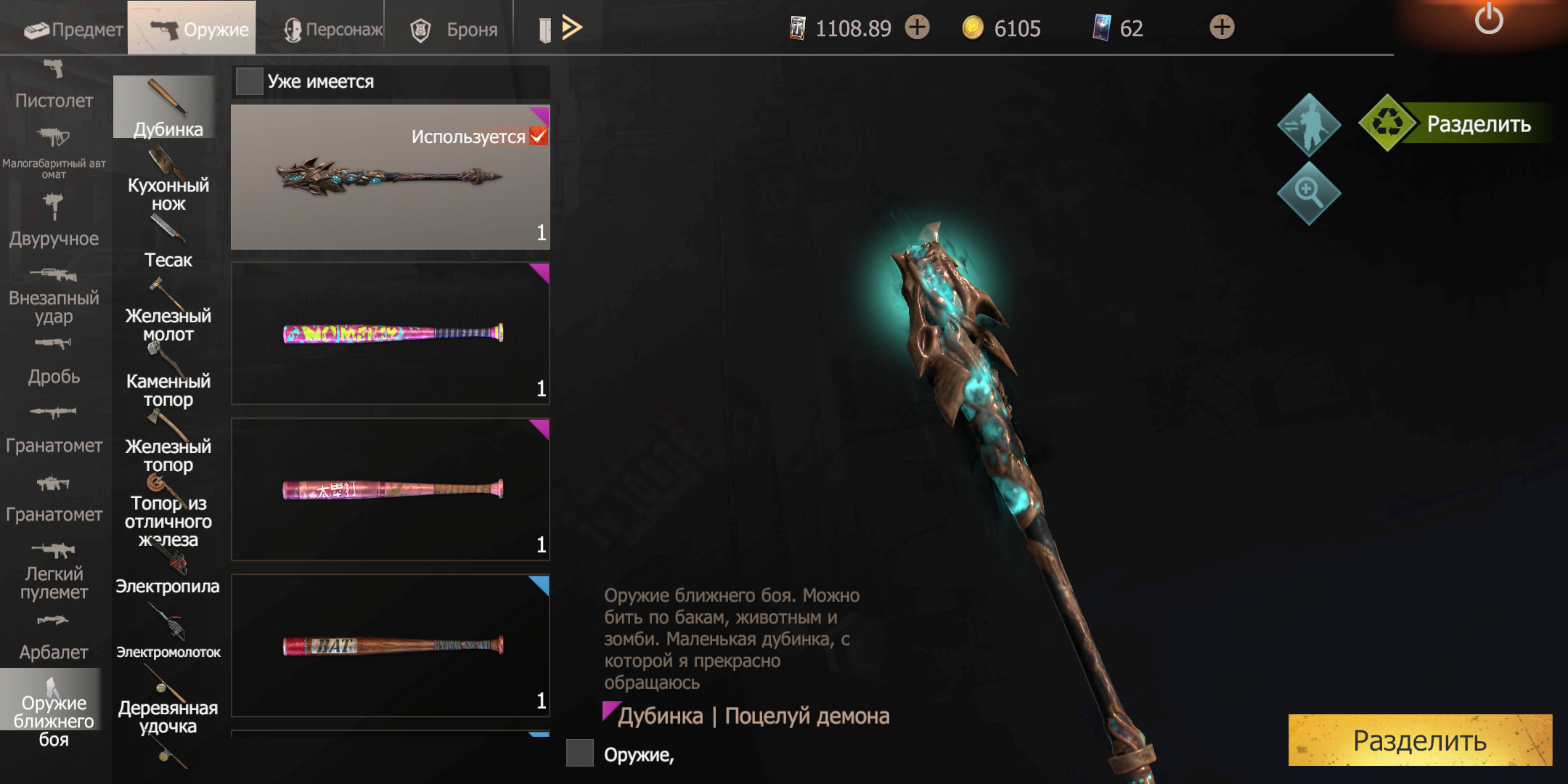Open the magnifier zoom preview
1568x784 pixels.
coord(1308,193)
